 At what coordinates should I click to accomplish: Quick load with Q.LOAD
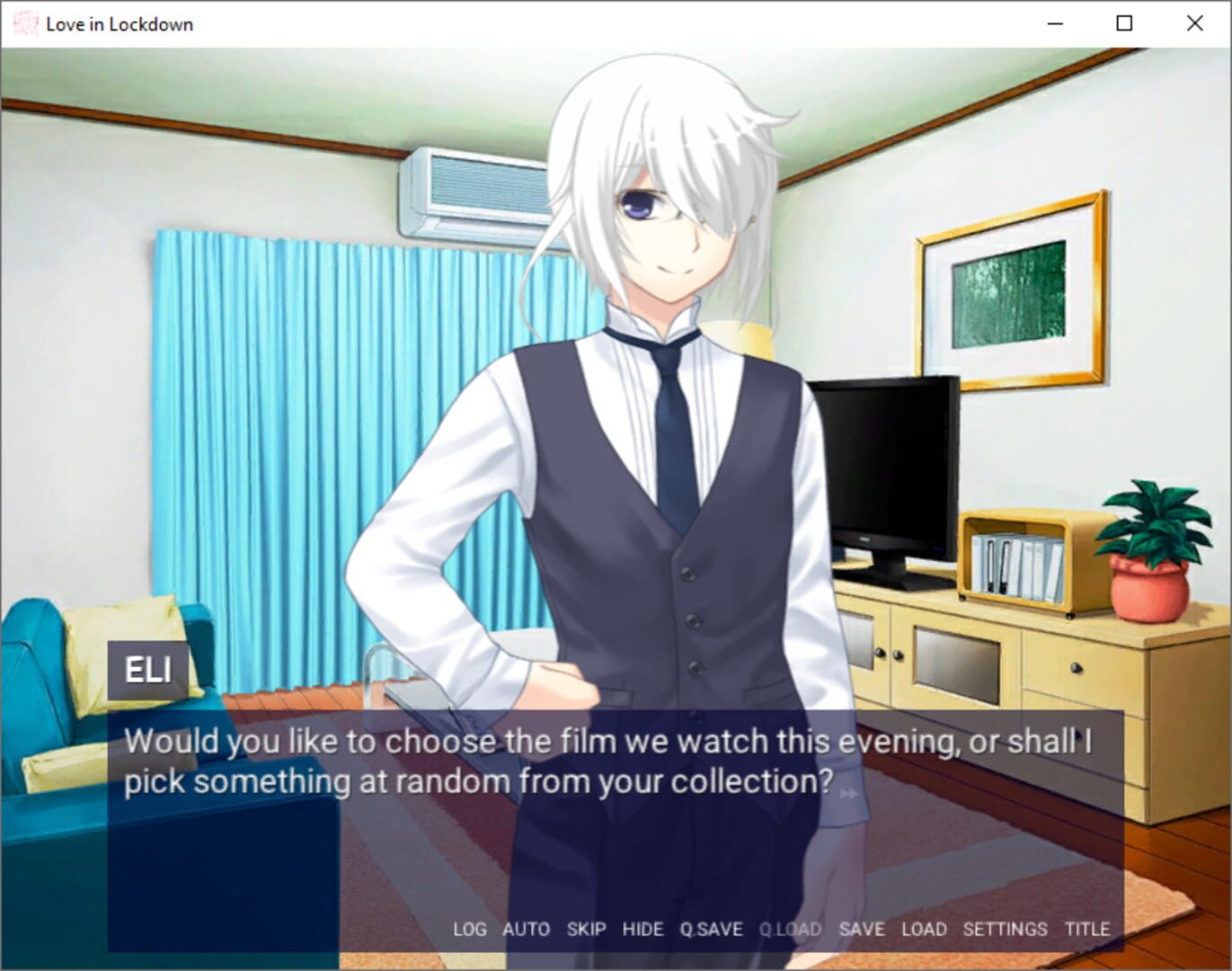(x=789, y=929)
